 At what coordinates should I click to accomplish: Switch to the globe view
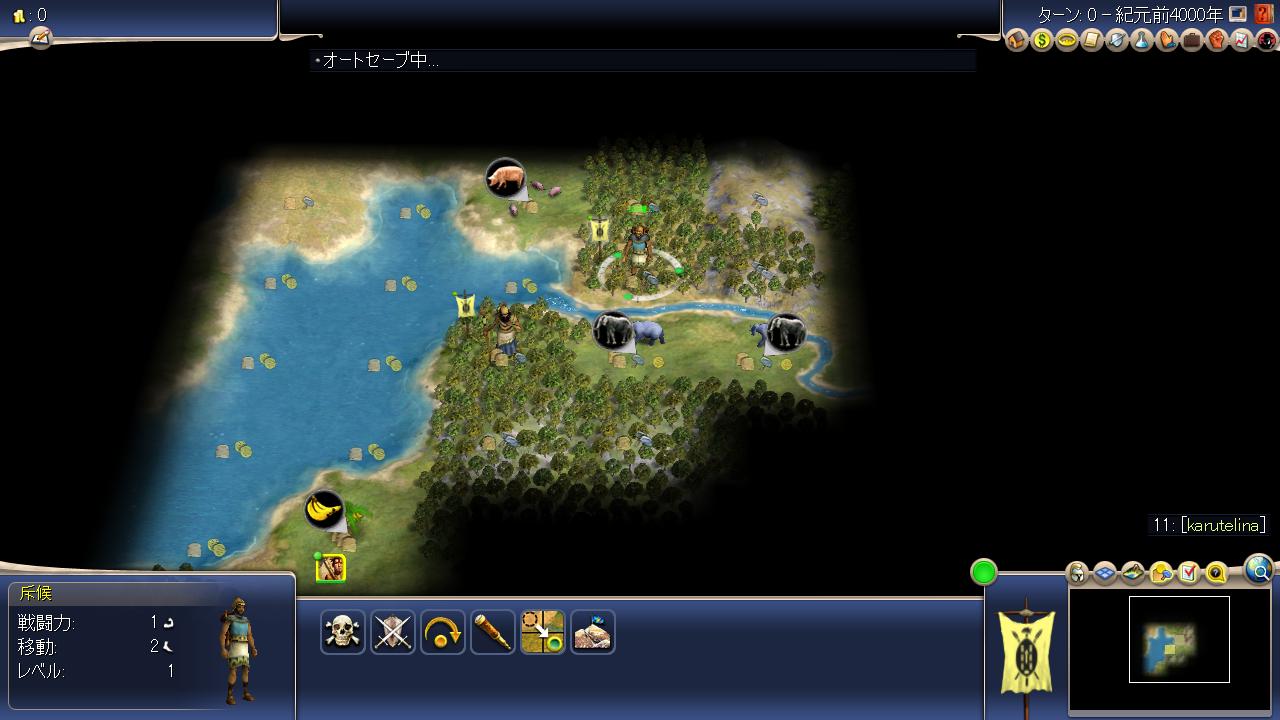[1259, 570]
